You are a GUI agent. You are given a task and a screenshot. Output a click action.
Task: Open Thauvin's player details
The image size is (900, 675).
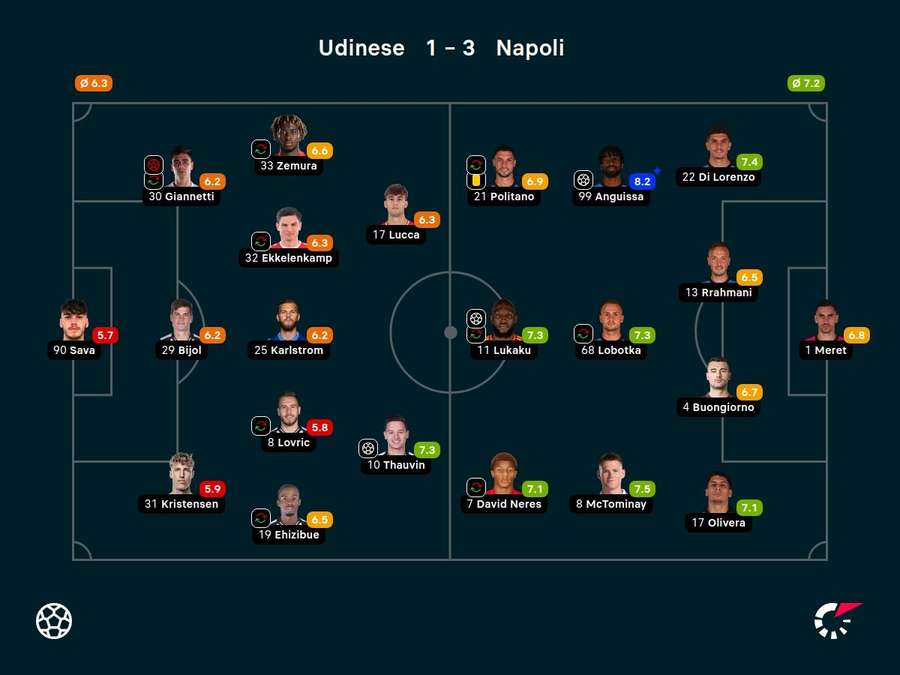click(x=396, y=436)
